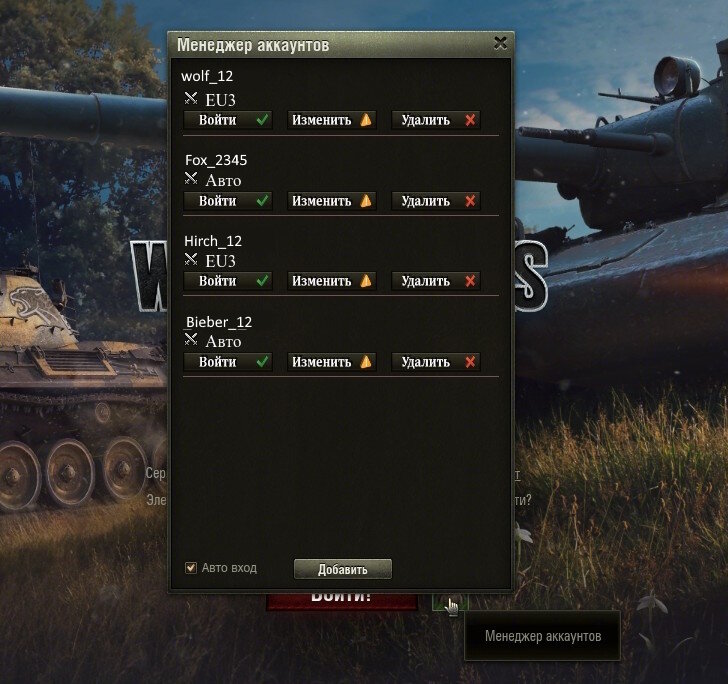Close the account manager window
This screenshot has width=728, height=684.
tap(500, 43)
